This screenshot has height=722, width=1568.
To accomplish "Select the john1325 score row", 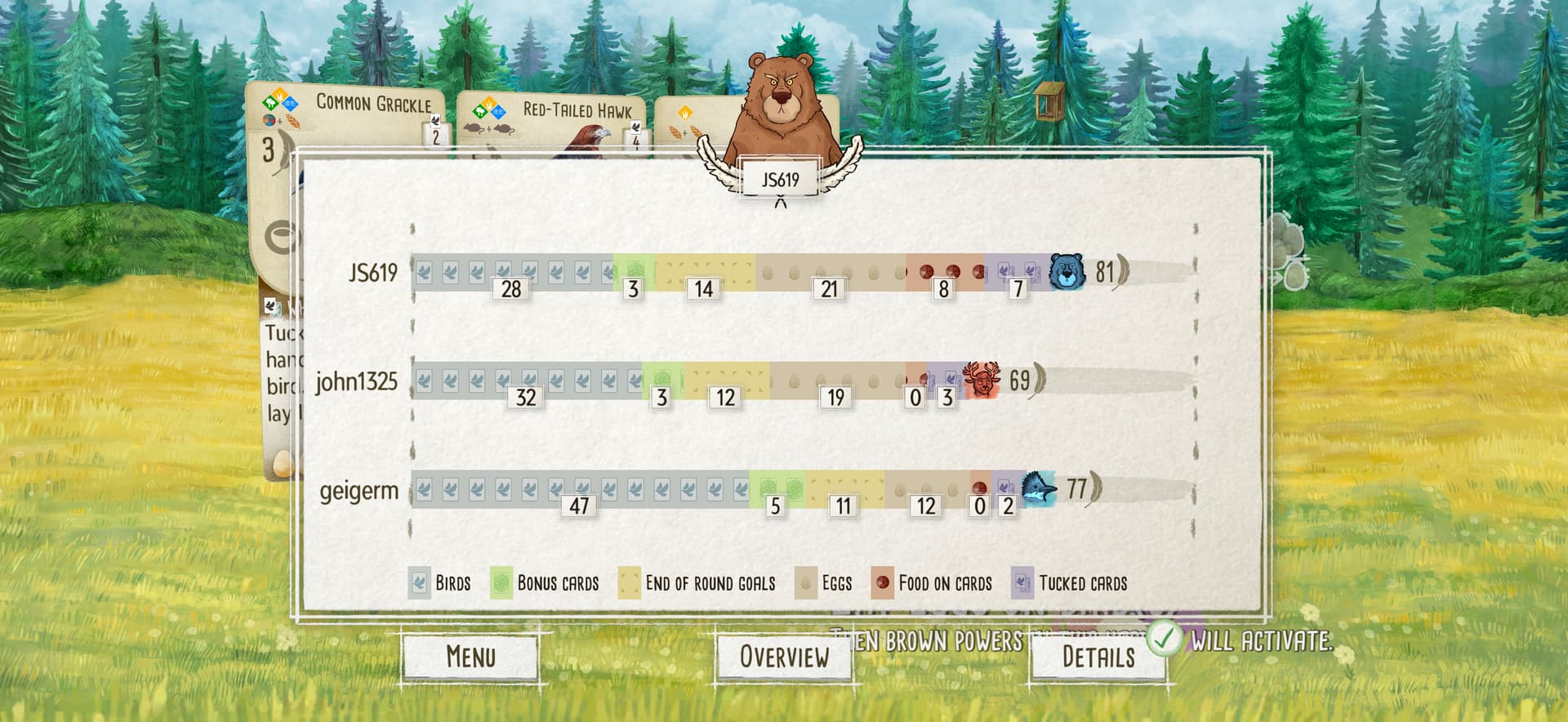I will (x=357, y=381).
